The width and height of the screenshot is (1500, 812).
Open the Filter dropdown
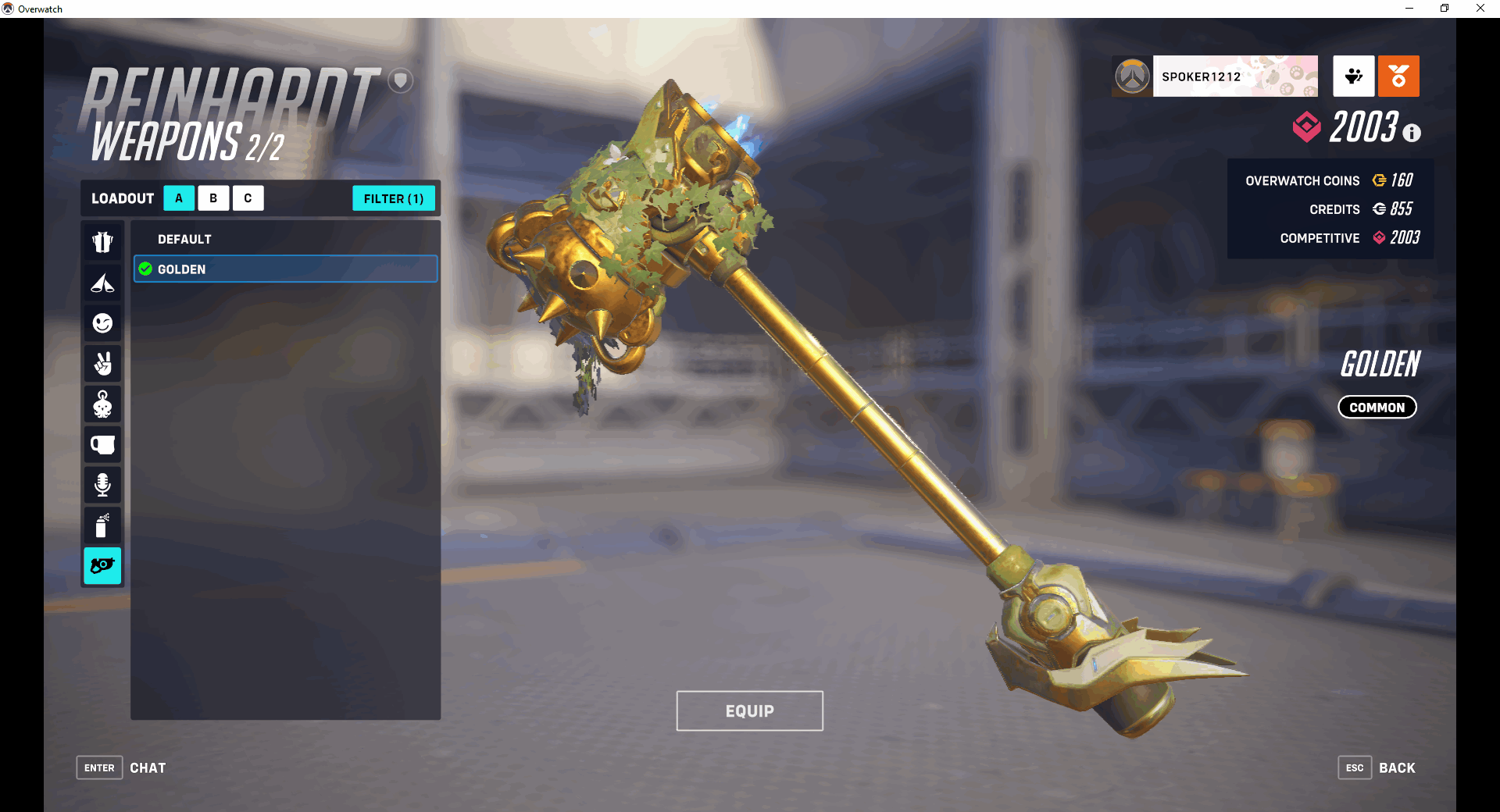(394, 198)
